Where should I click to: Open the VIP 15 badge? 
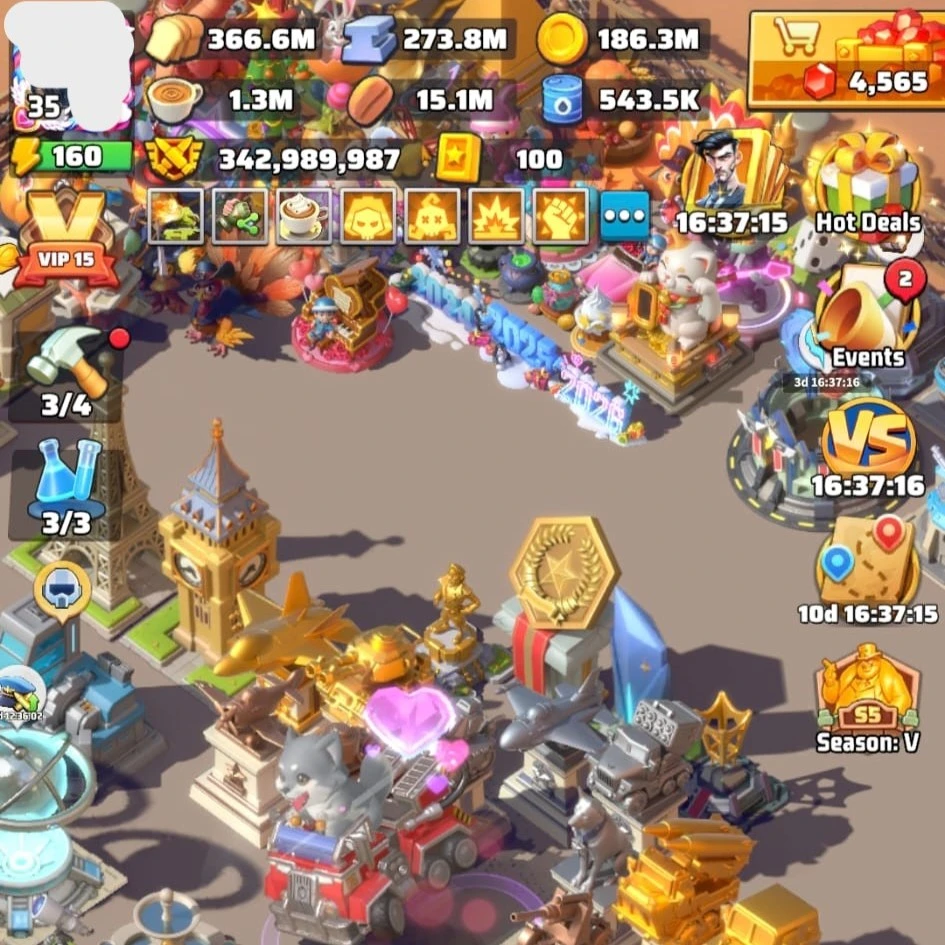pyautogui.click(x=66, y=236)
